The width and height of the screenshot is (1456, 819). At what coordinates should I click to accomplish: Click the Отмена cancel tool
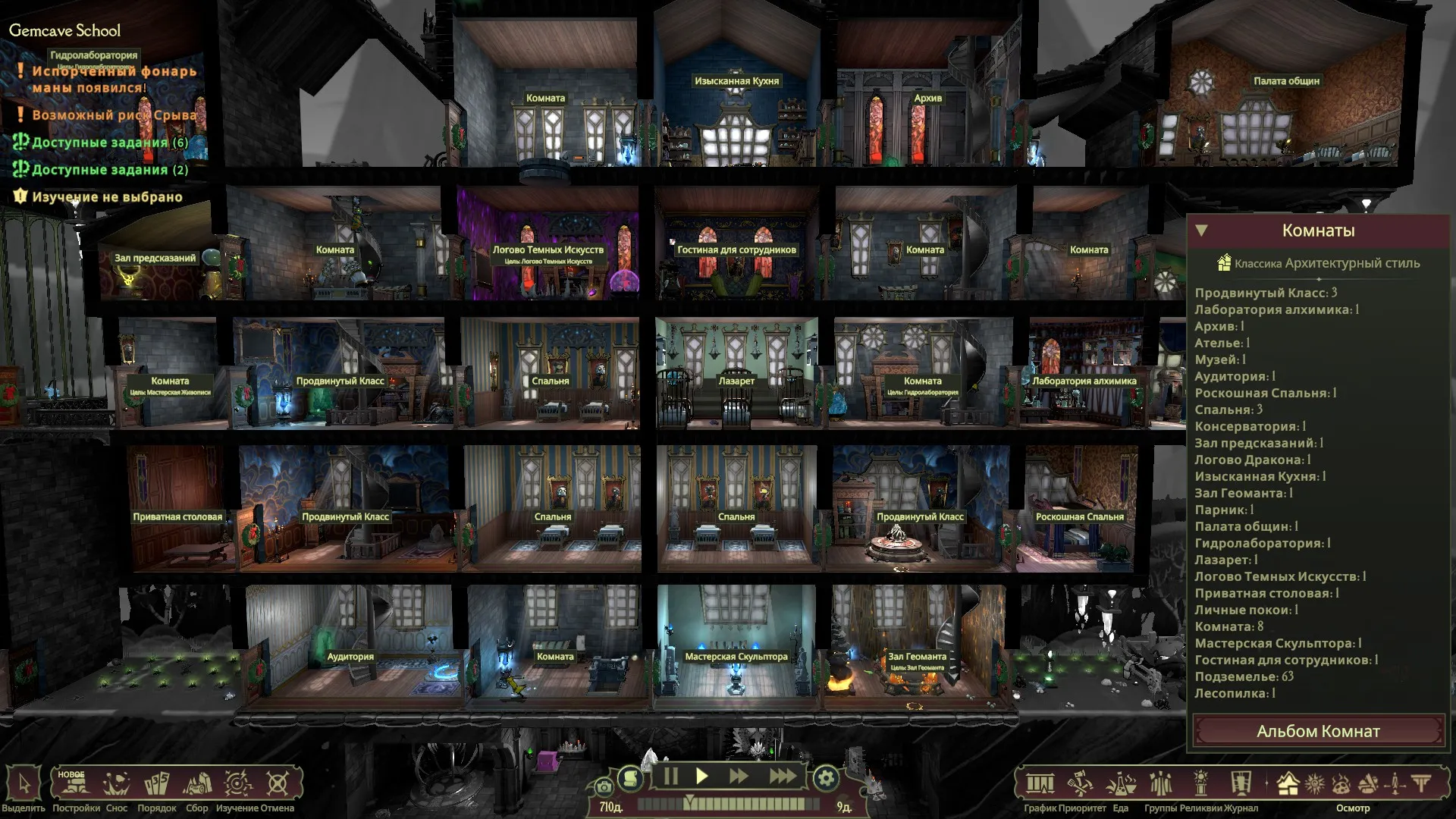(278, 783)
